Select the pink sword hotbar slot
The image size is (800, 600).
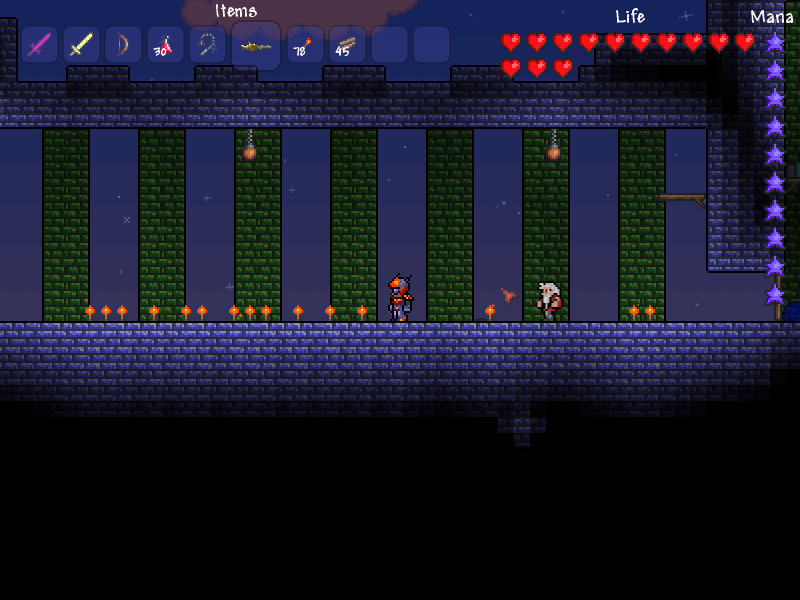39,45
